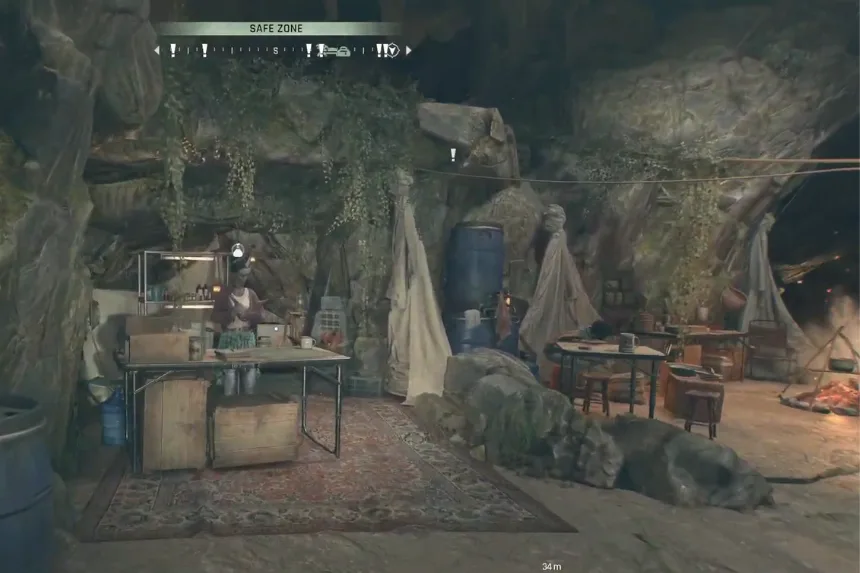This screenshot has width=860, height=573.
Task: Select the icon above the vendor's head
Action: tap(237, 250)
